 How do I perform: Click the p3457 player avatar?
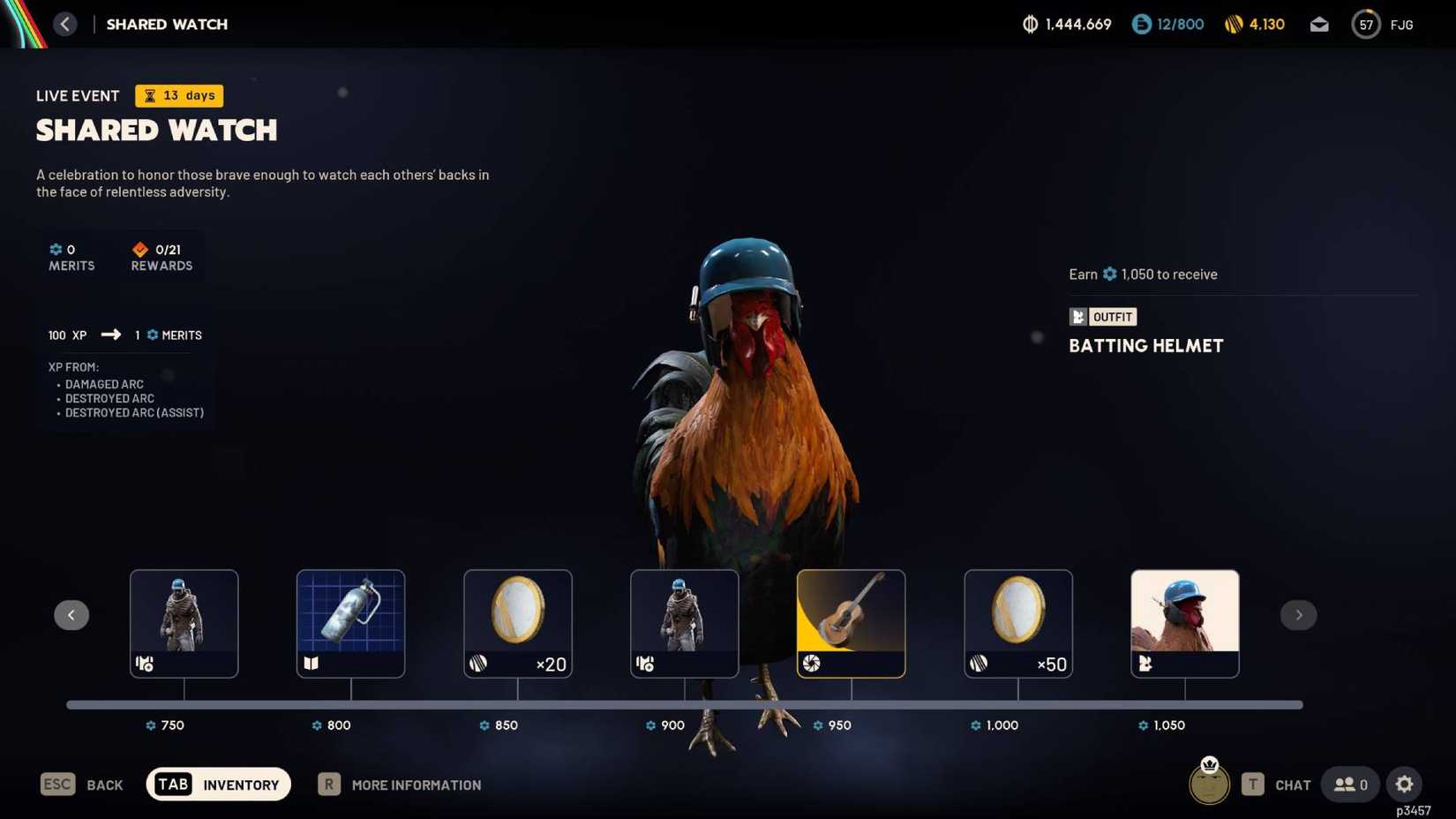click(1209, 784)
